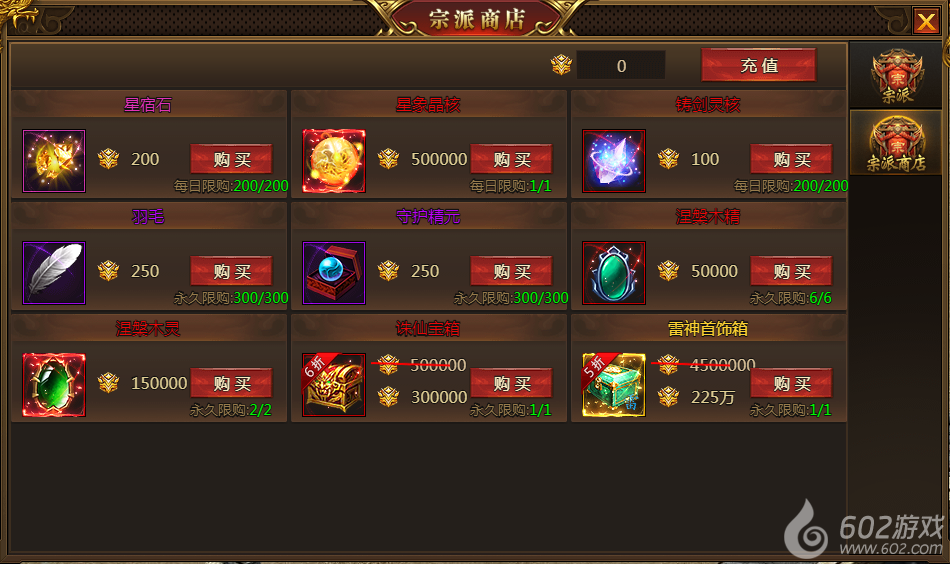950x564 pixels.
Task: Close the 宗派商店 shop window
Action: tap(925, 20)
